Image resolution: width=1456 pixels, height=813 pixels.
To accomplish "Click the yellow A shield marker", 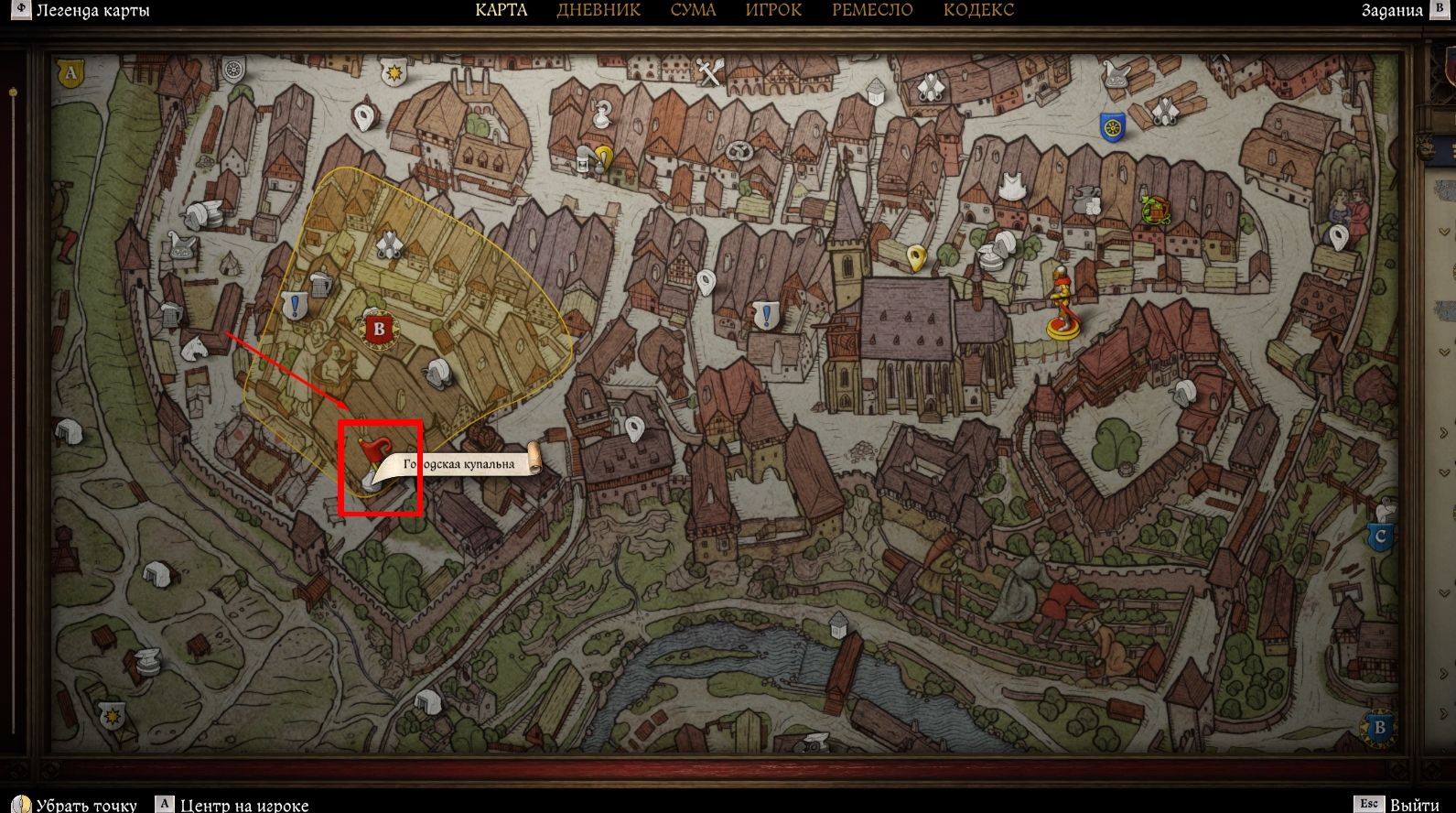I will [70, 72].
